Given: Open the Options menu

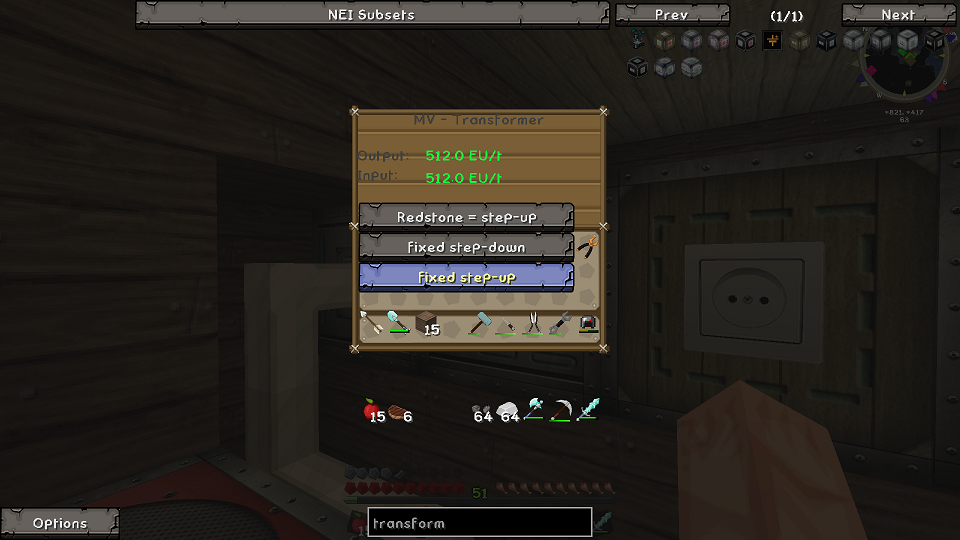Looking at the screenshot, I should point(60,523).
